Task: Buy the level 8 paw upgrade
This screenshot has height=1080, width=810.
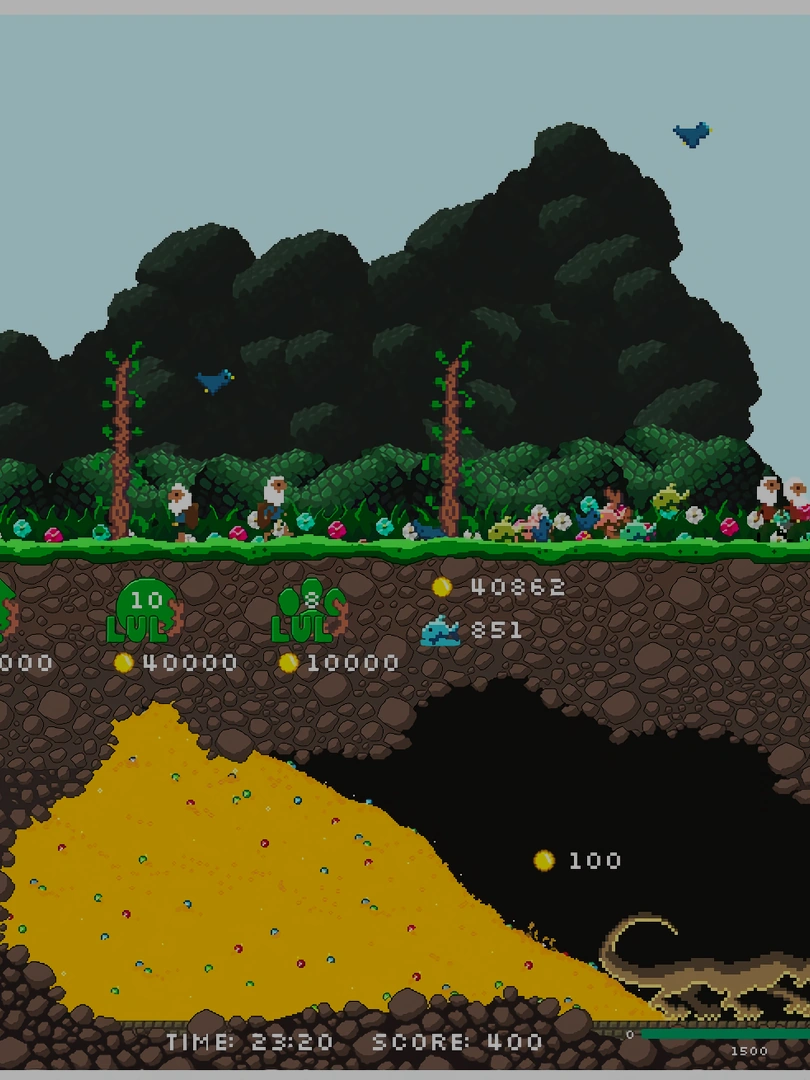Action: pyautogui.click(x=309, y=612)
